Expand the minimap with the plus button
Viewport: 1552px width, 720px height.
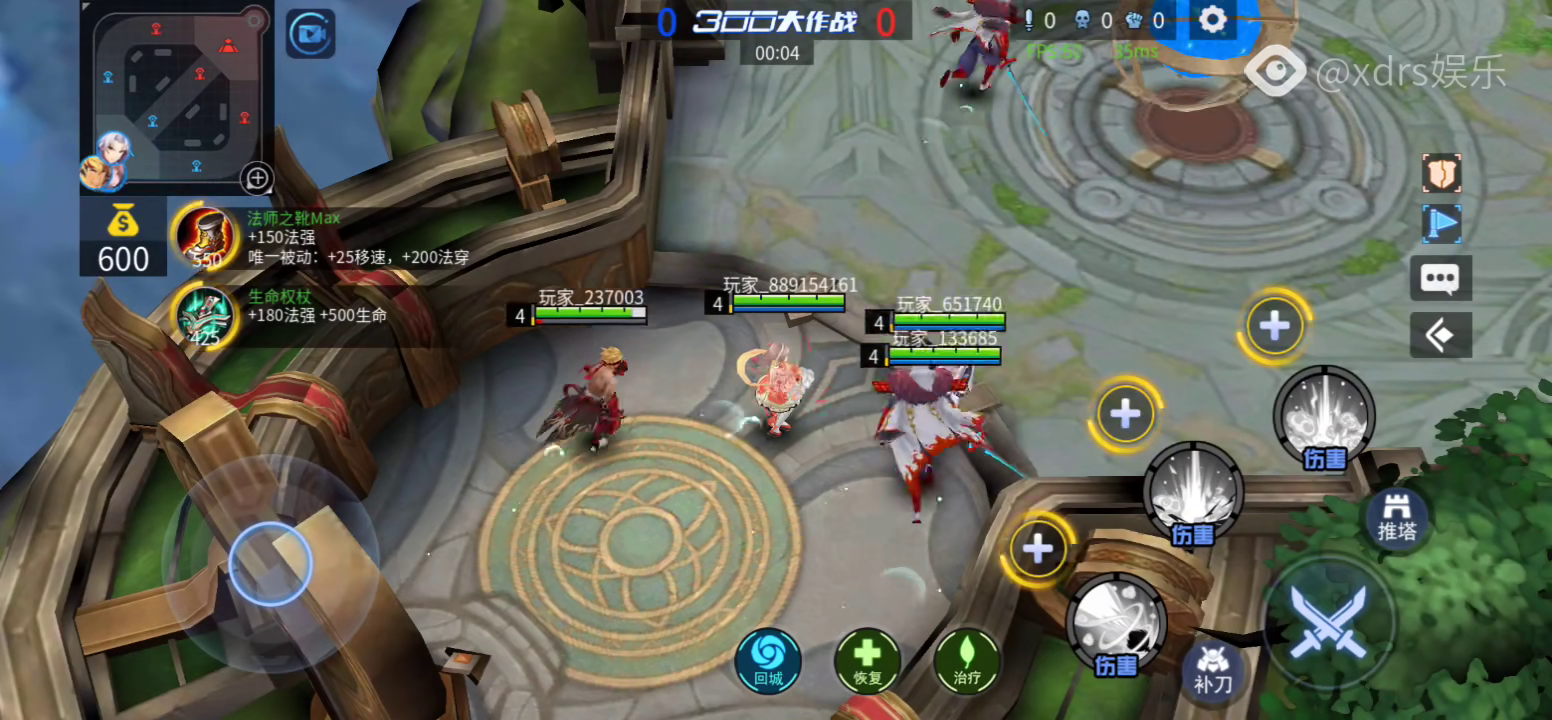point(257,178)
